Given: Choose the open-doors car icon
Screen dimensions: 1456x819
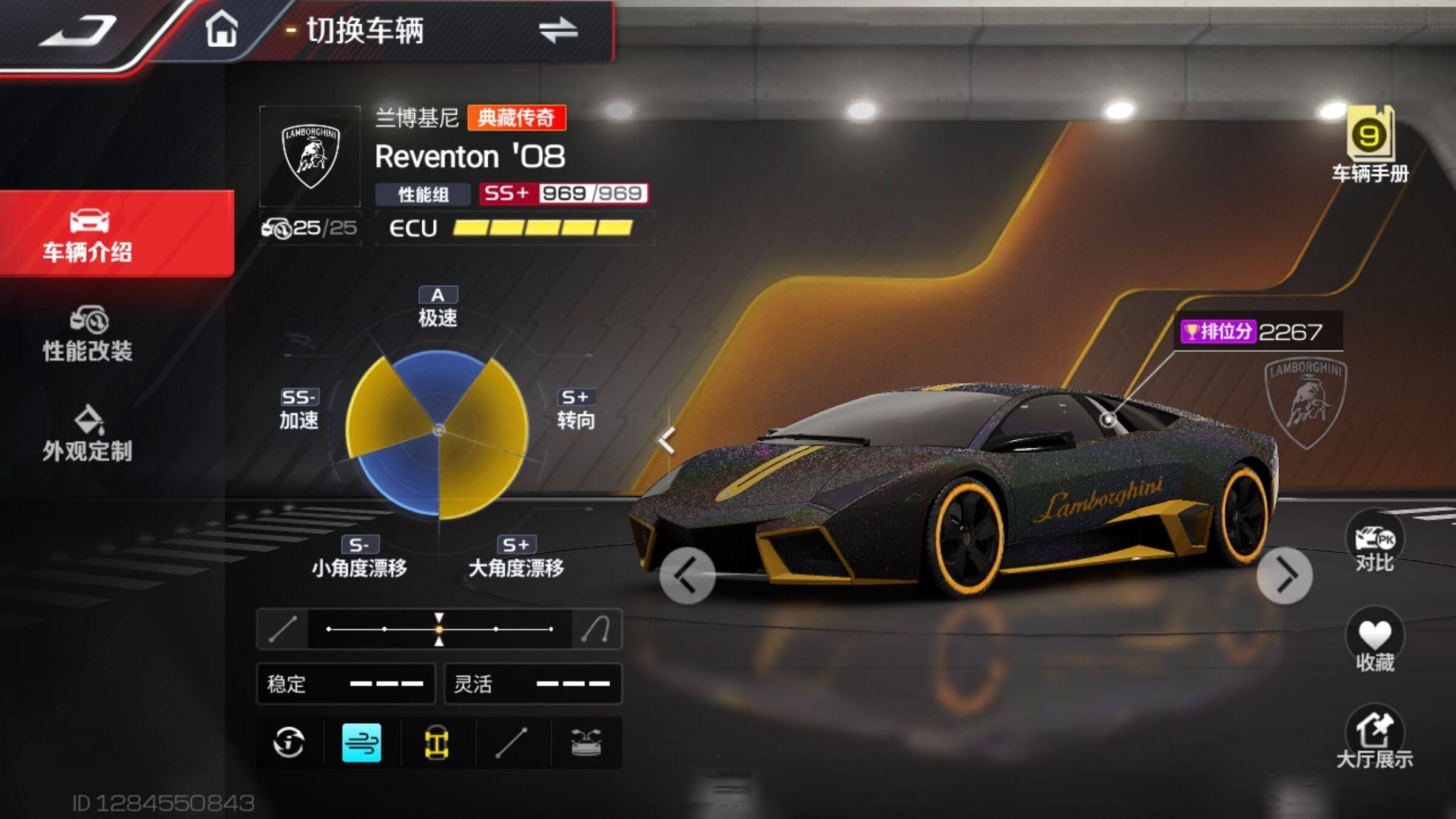Looking at the screenshot, I should [x=586, y=743].
